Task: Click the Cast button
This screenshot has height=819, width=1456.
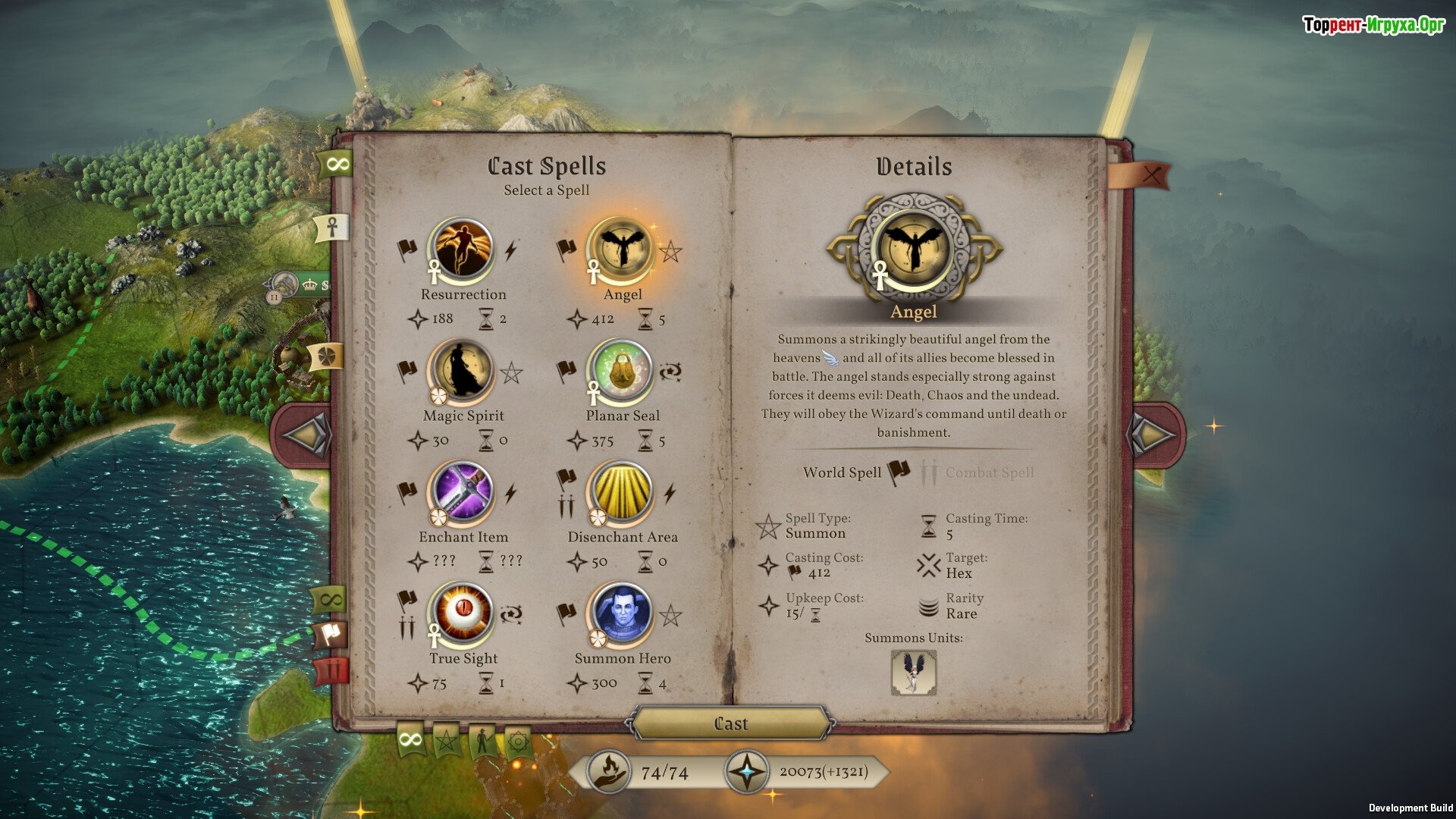Action: [x=730, y=723]
